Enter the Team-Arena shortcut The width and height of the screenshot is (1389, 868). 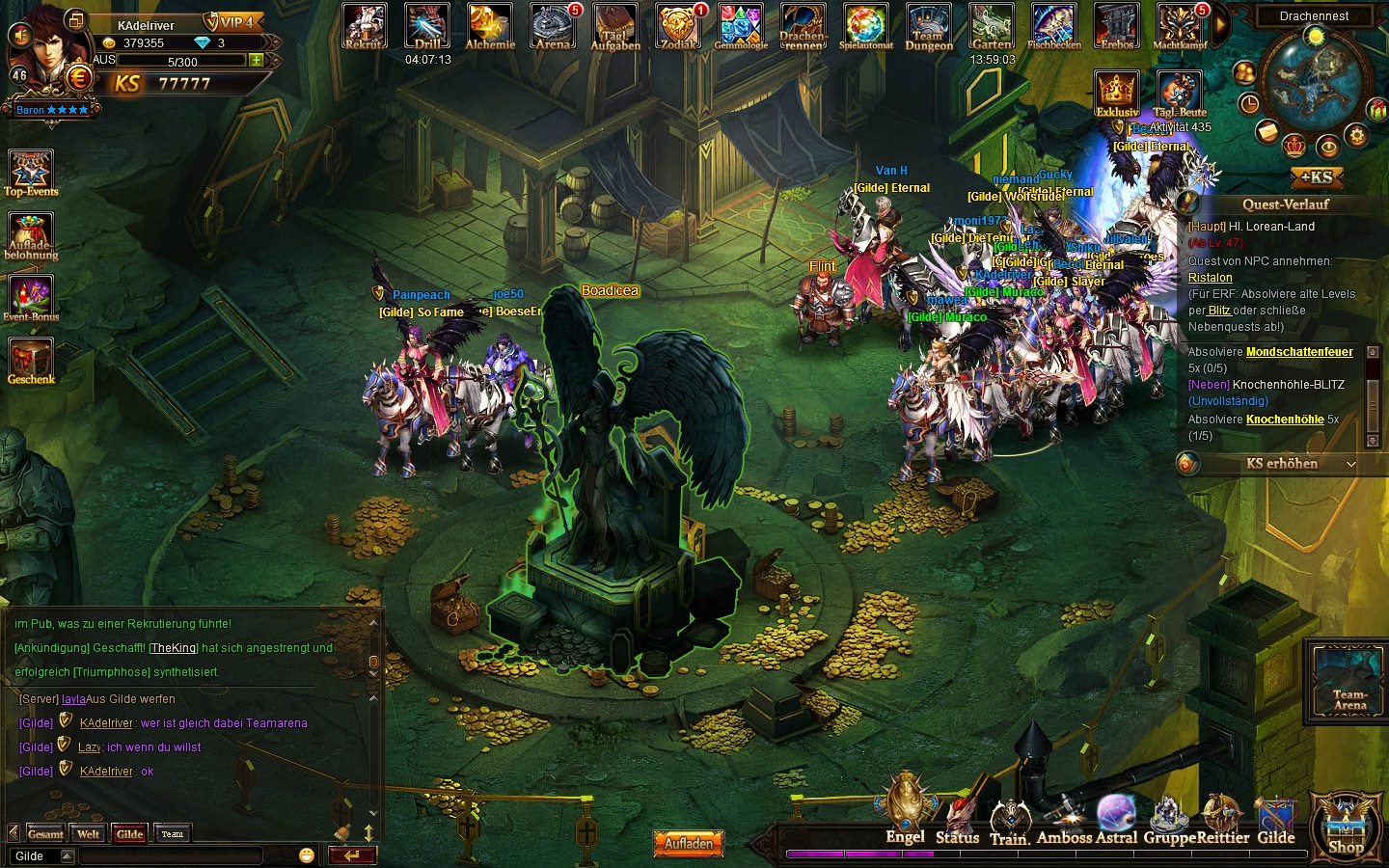[x=1348, y=681]
